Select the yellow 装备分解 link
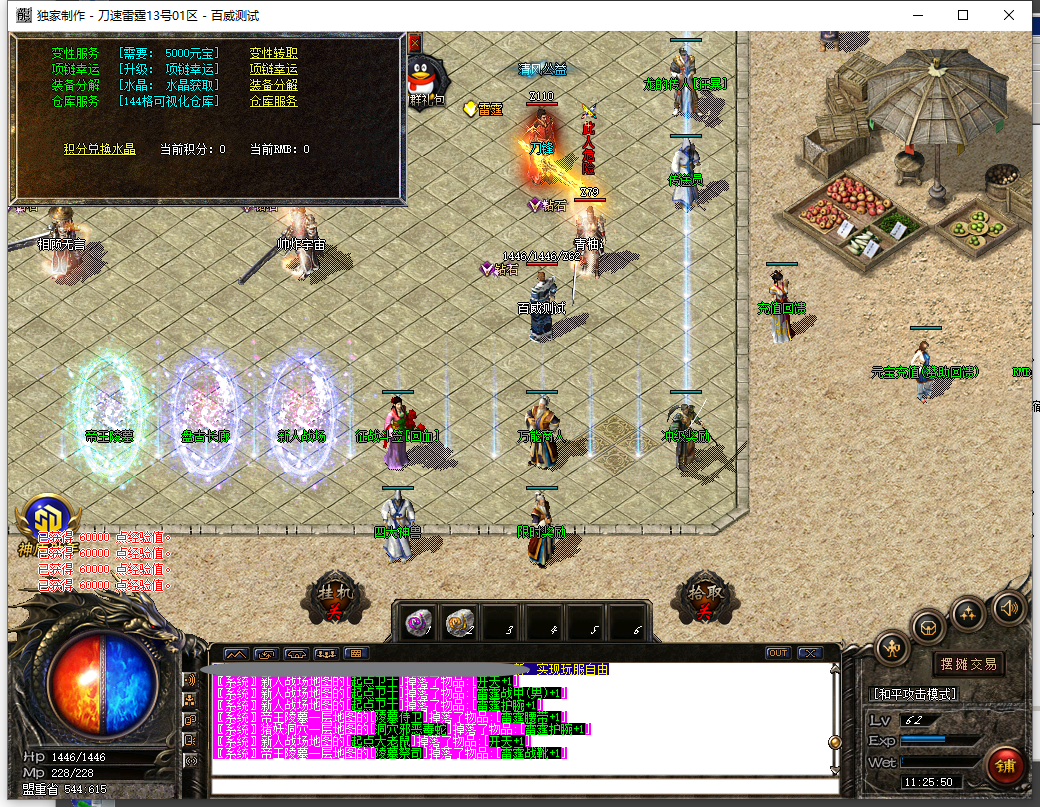1040x807 pixels. pyautogui.click(x=273, y=85)
